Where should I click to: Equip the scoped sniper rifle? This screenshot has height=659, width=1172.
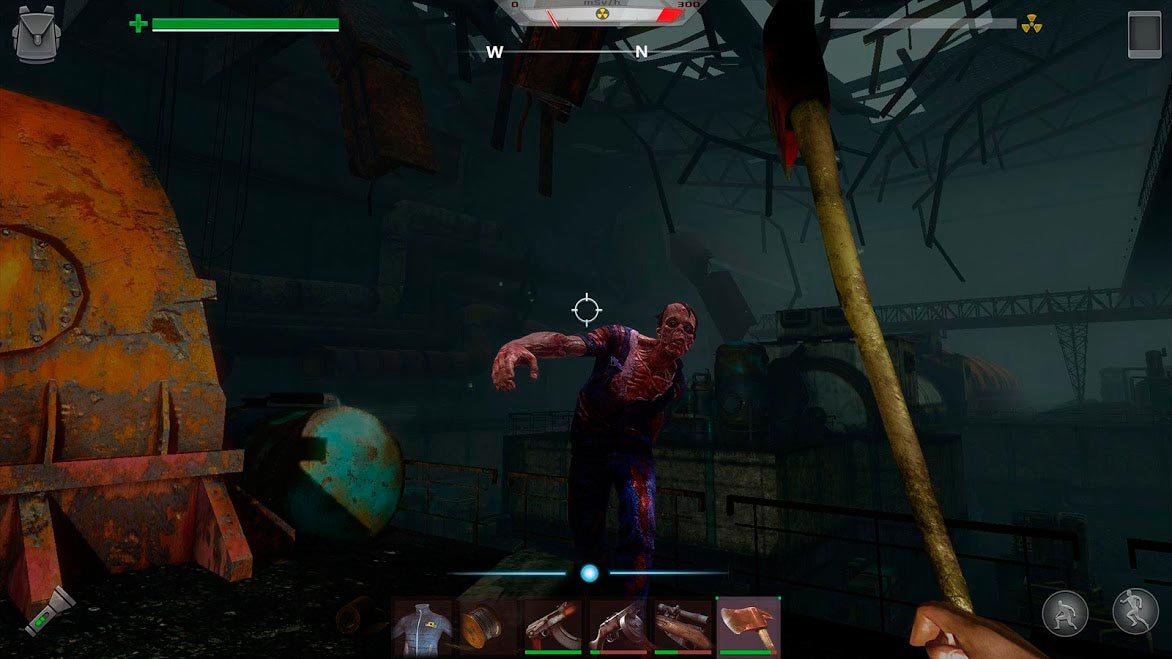click(683, 627)
